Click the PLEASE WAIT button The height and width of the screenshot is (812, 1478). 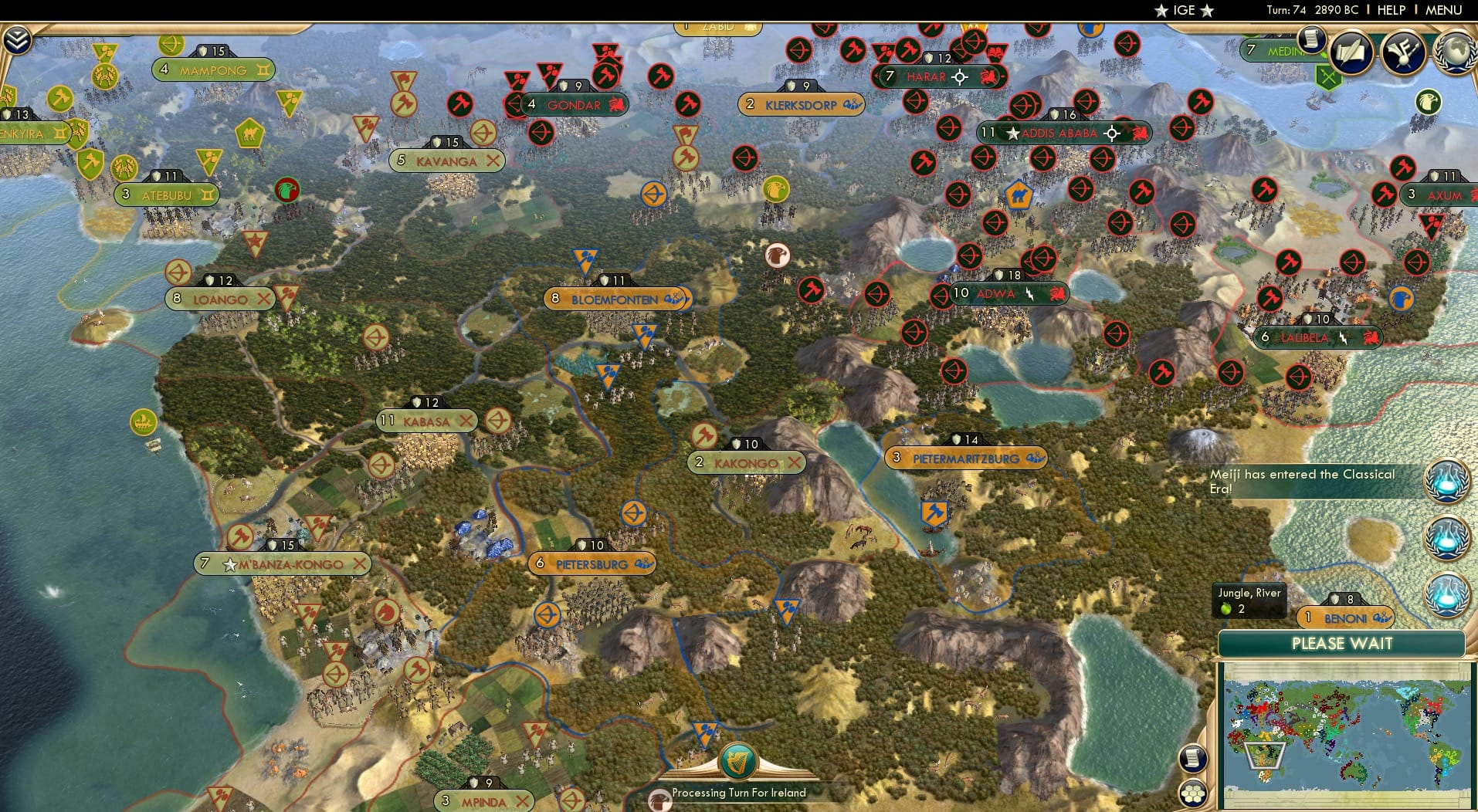1343,644
